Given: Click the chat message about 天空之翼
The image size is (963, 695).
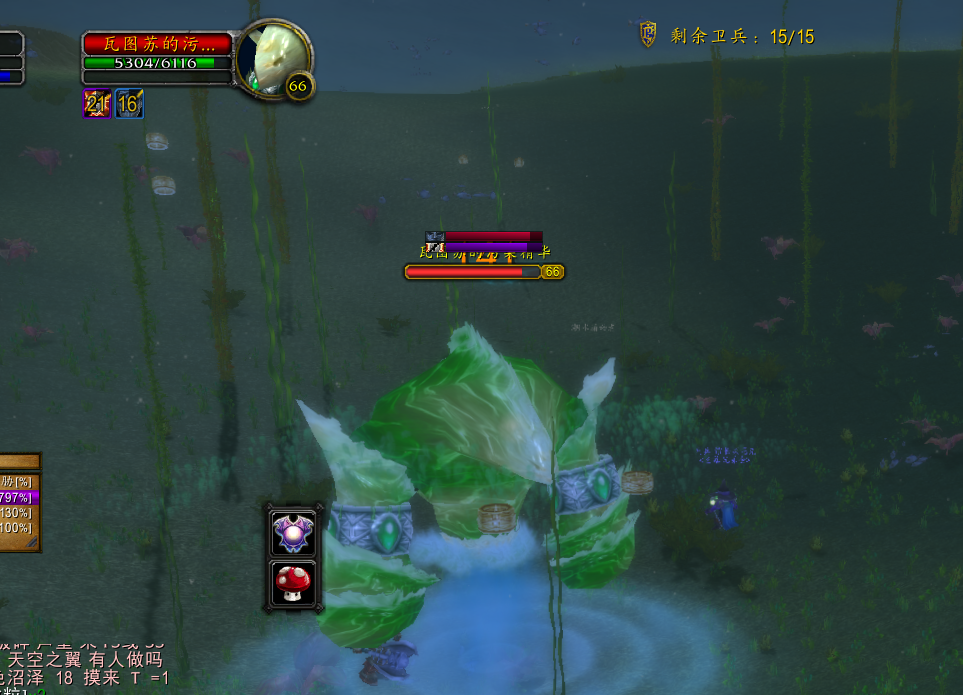Looking at the screenshot, I should [x=85, y=660].
